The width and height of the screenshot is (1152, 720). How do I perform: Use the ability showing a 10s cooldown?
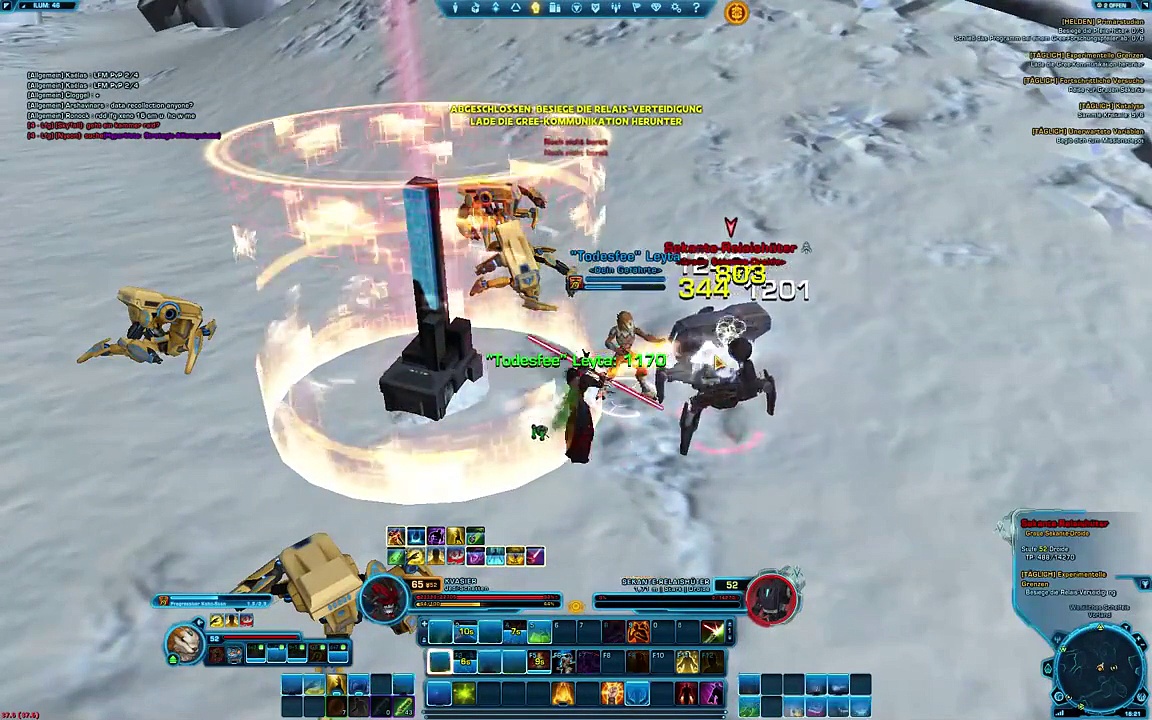466,632
